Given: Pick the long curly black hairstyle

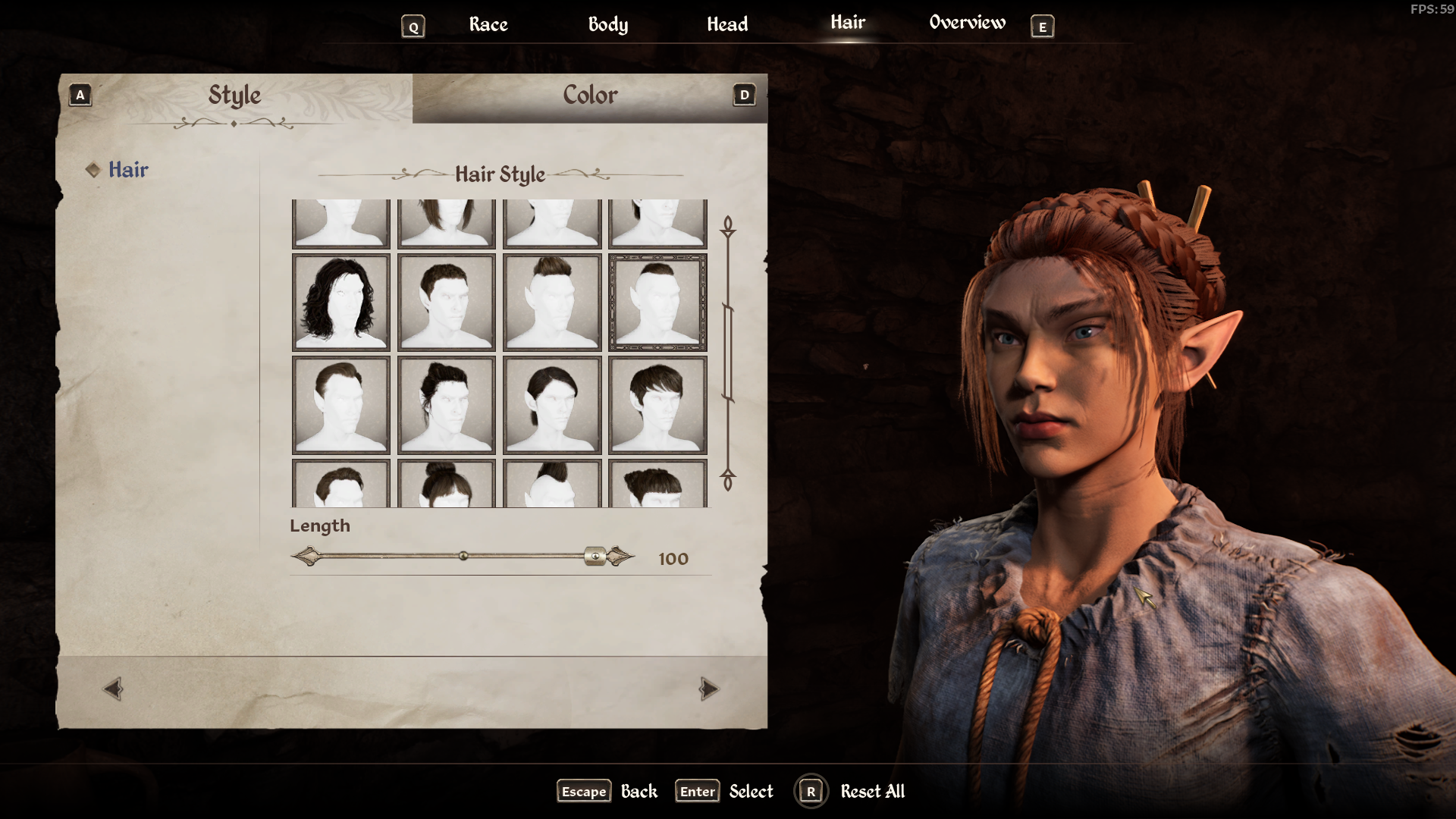Looking at the screenshot, I should point(341,302).
